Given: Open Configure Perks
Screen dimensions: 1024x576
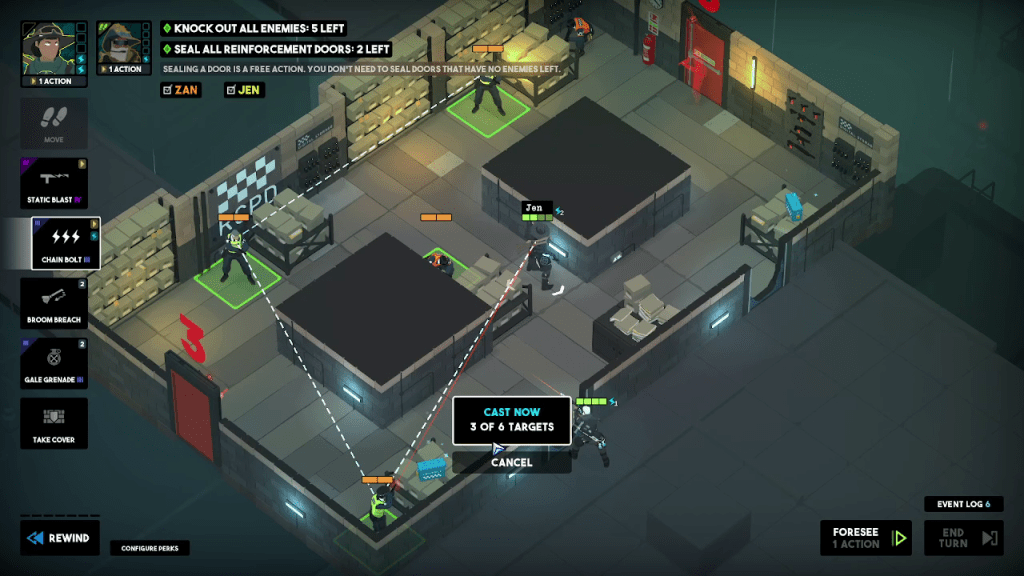Looking at the screenshot, I should (x=150, y=548).
